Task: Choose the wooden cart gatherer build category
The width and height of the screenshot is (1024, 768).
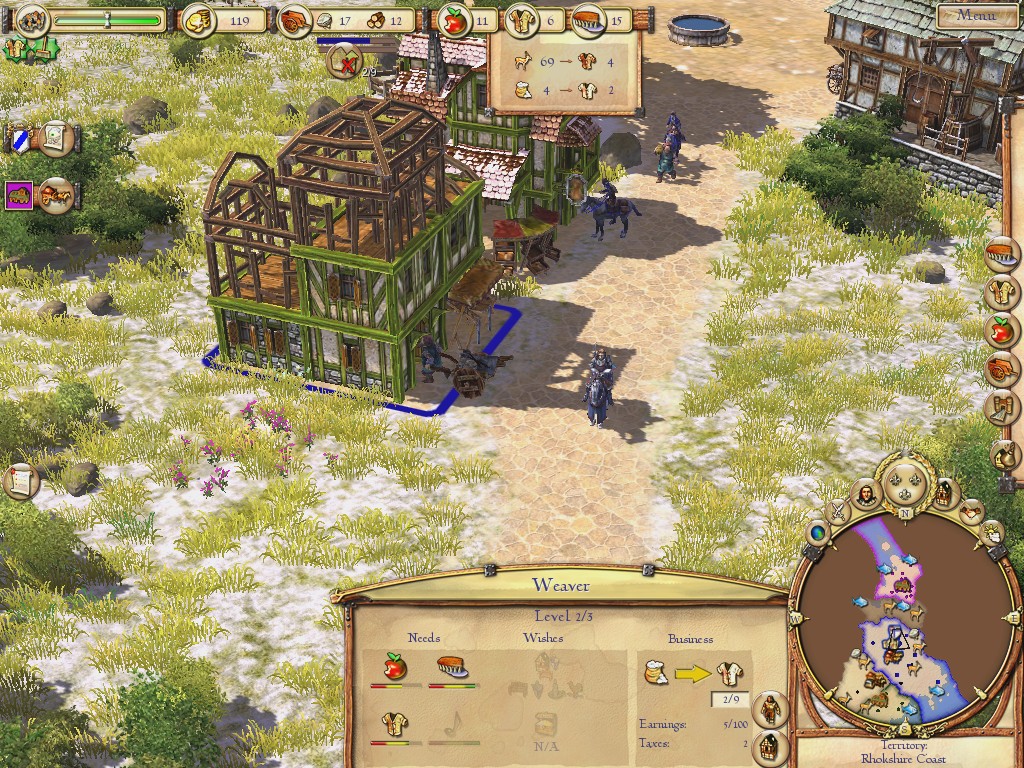Action: click(x=1000, y=367)
